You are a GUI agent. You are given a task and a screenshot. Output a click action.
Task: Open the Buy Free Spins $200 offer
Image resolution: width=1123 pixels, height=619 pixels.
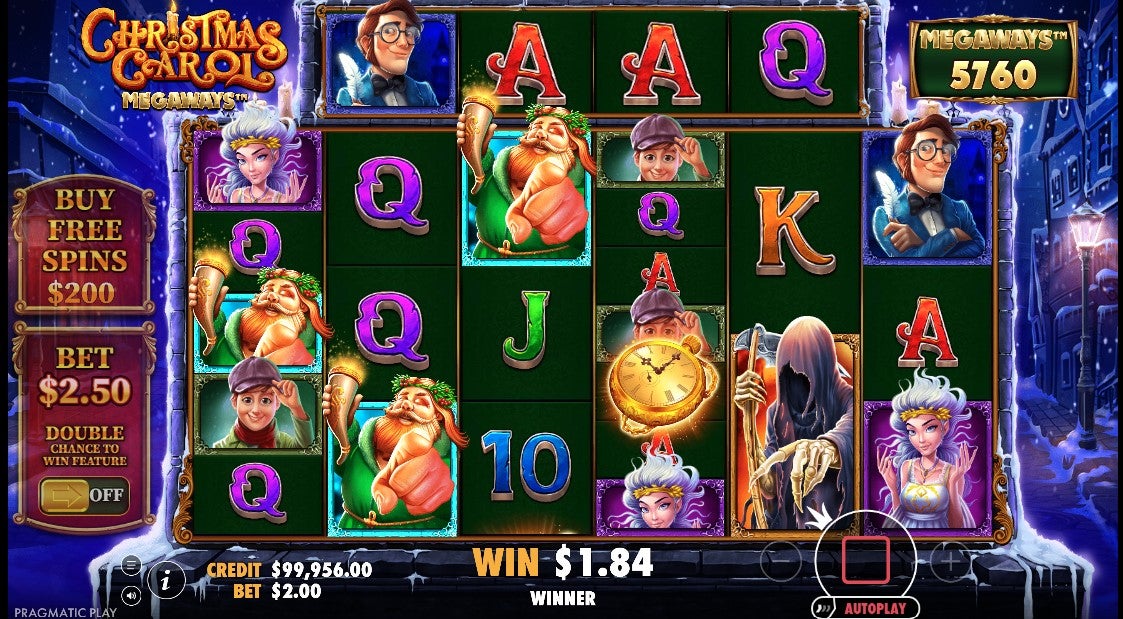[x=84, y=245]
